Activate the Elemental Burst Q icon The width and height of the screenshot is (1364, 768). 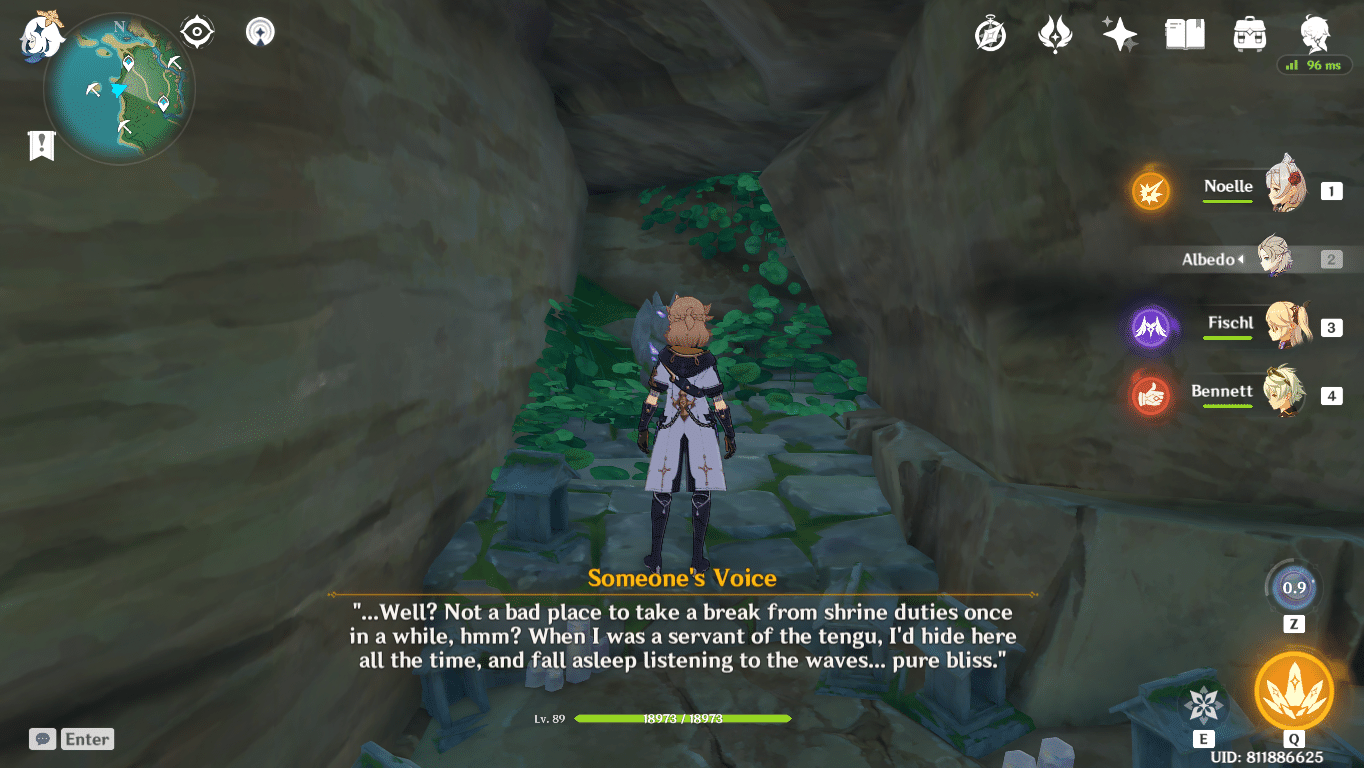[1293, 690]
